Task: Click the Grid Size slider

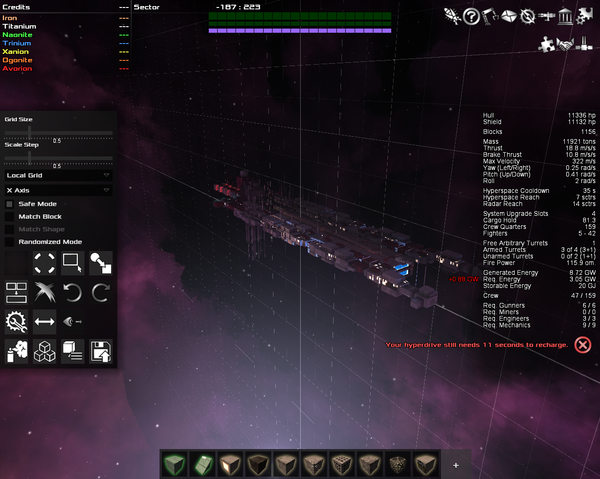Action: (x=57, y=132)
